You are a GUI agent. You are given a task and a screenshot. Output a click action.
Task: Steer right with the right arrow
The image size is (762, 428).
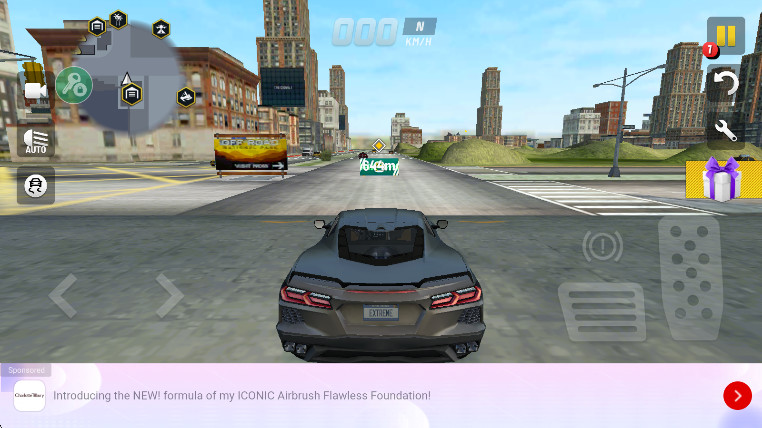(x=169, y=296)
